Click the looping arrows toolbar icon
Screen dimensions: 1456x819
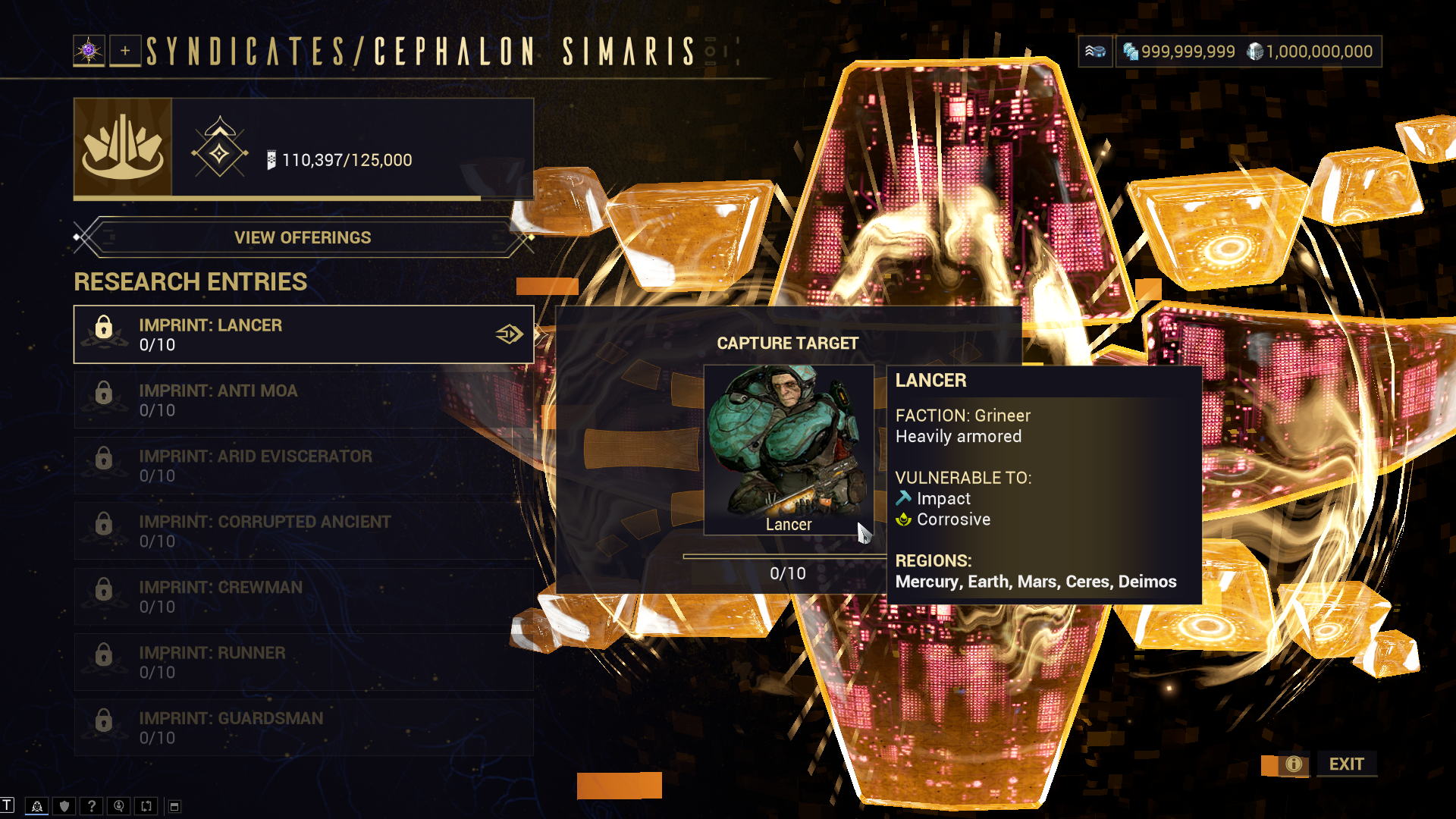click(146, 806)
